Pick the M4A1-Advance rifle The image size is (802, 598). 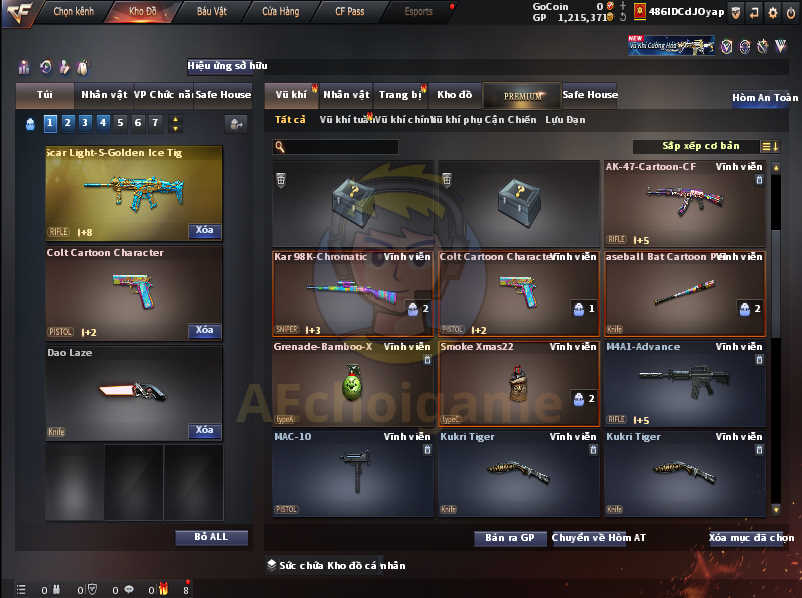(x=683, y=384)
